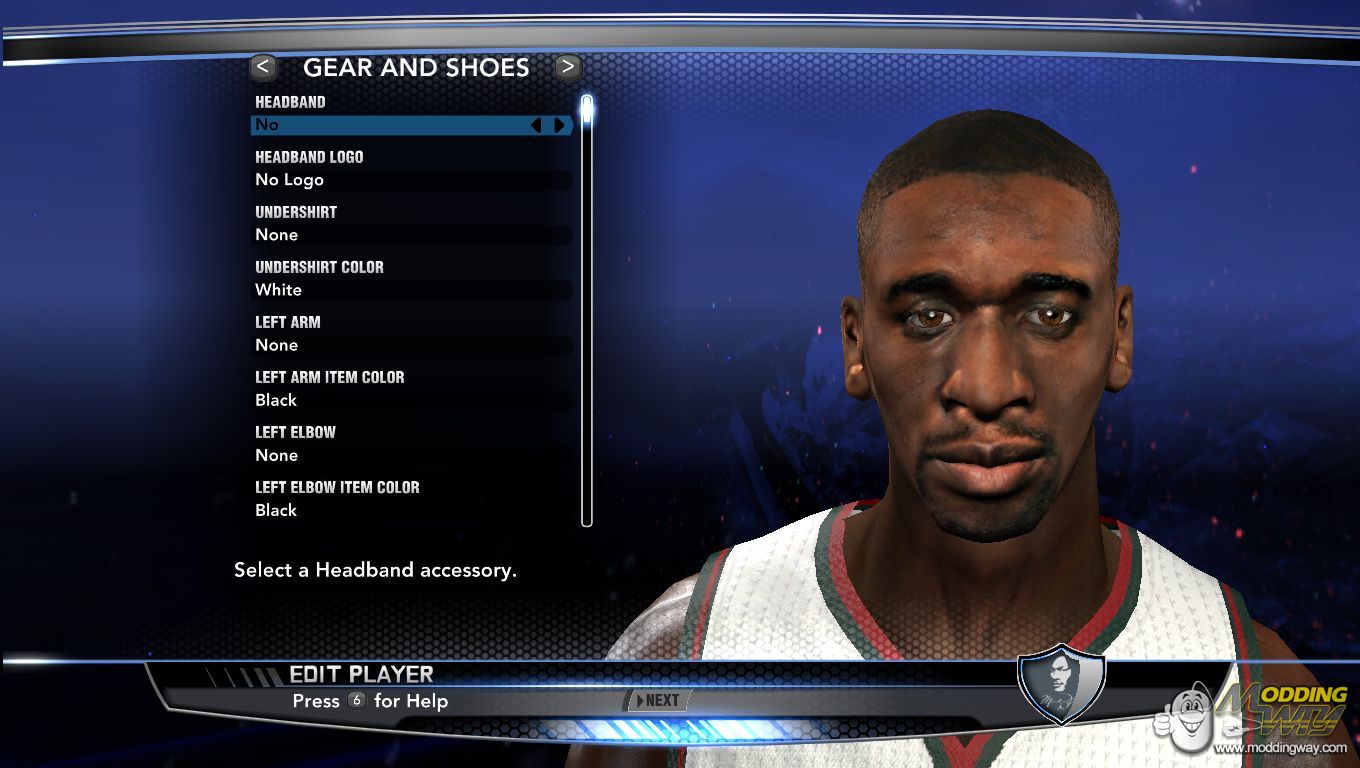Click the player shield emblem icon

point(1061,686)
